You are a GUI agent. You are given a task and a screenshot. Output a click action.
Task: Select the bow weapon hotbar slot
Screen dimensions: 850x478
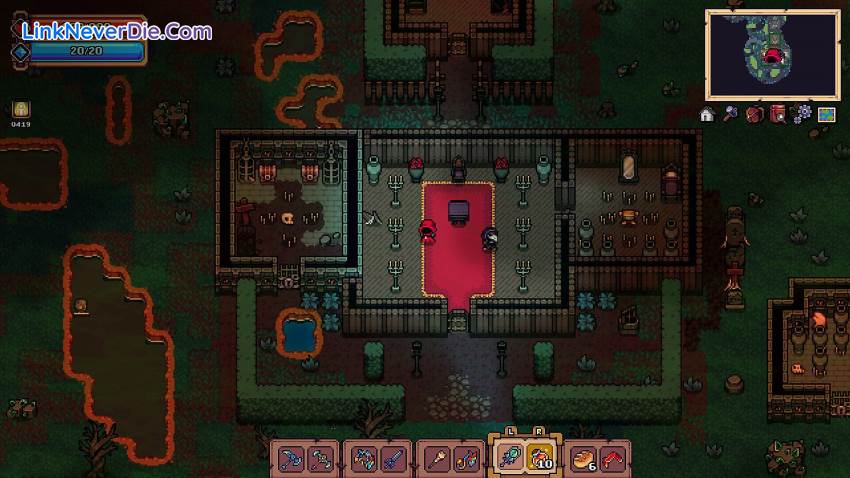[363, 458]
